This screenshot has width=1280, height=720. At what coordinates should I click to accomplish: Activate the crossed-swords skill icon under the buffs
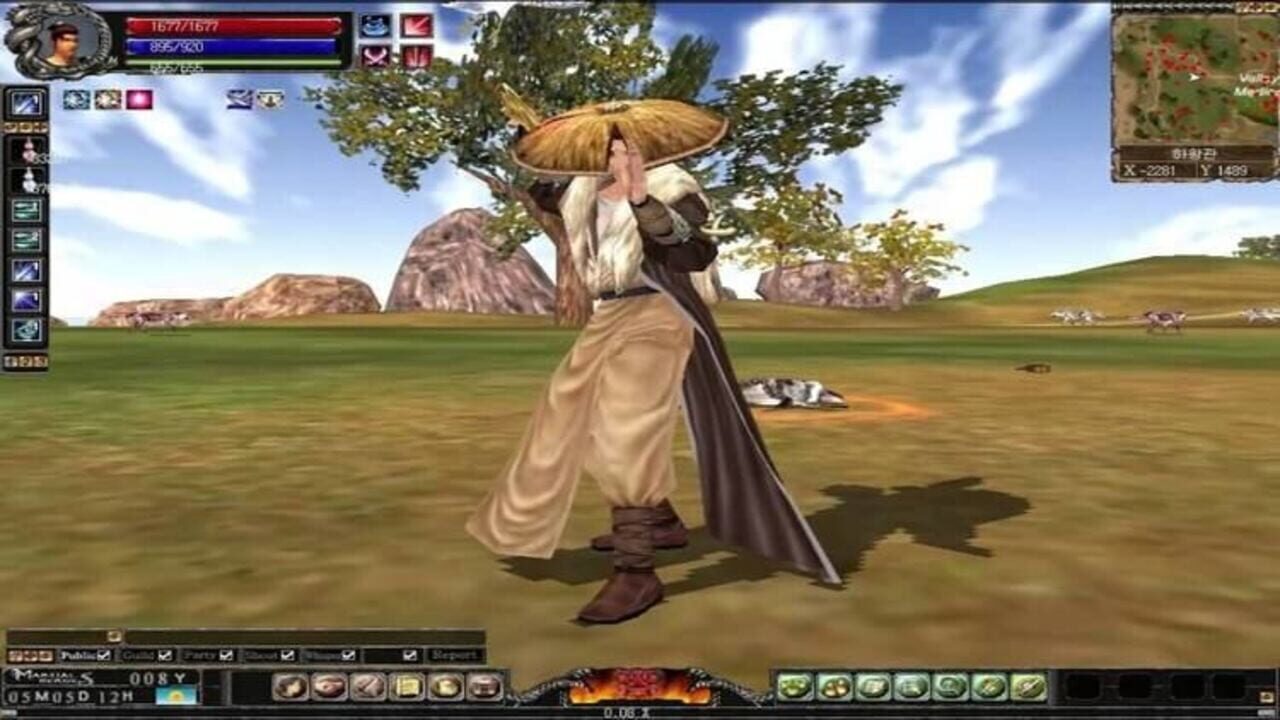pos(374,57)
